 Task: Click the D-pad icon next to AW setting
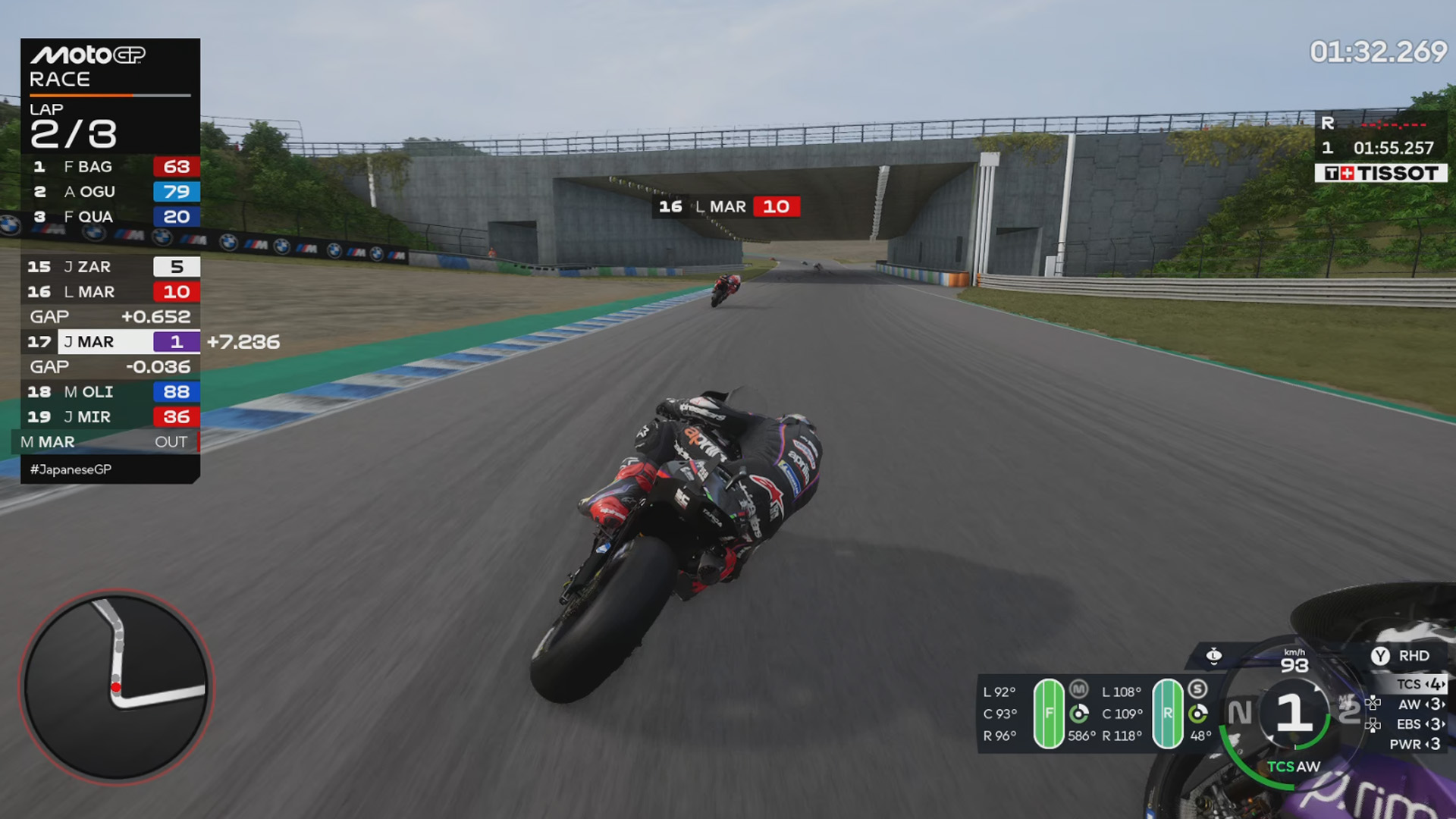click(x=1373, y=703)
